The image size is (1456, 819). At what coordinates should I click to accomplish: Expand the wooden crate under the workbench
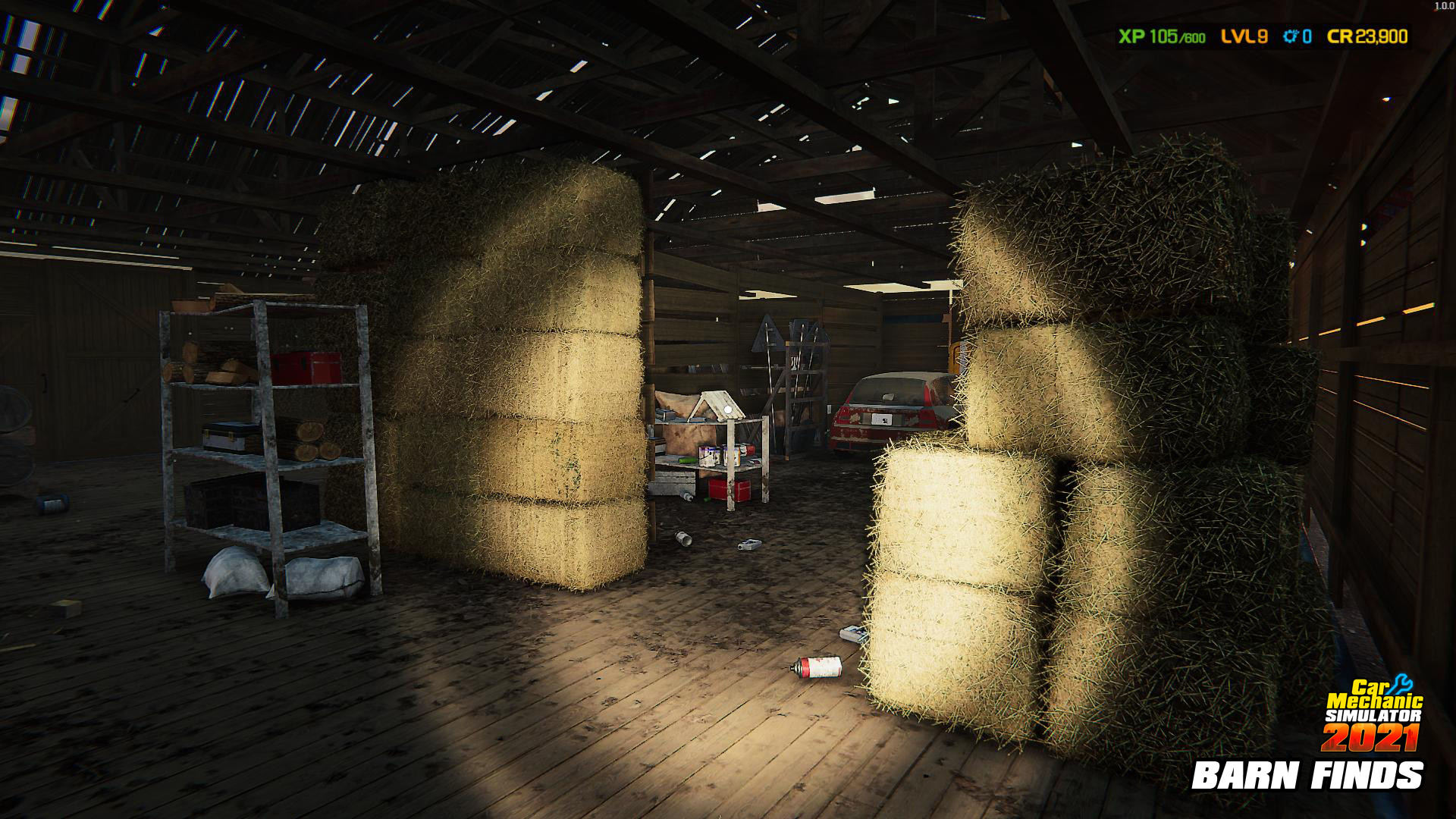point(675,482)
